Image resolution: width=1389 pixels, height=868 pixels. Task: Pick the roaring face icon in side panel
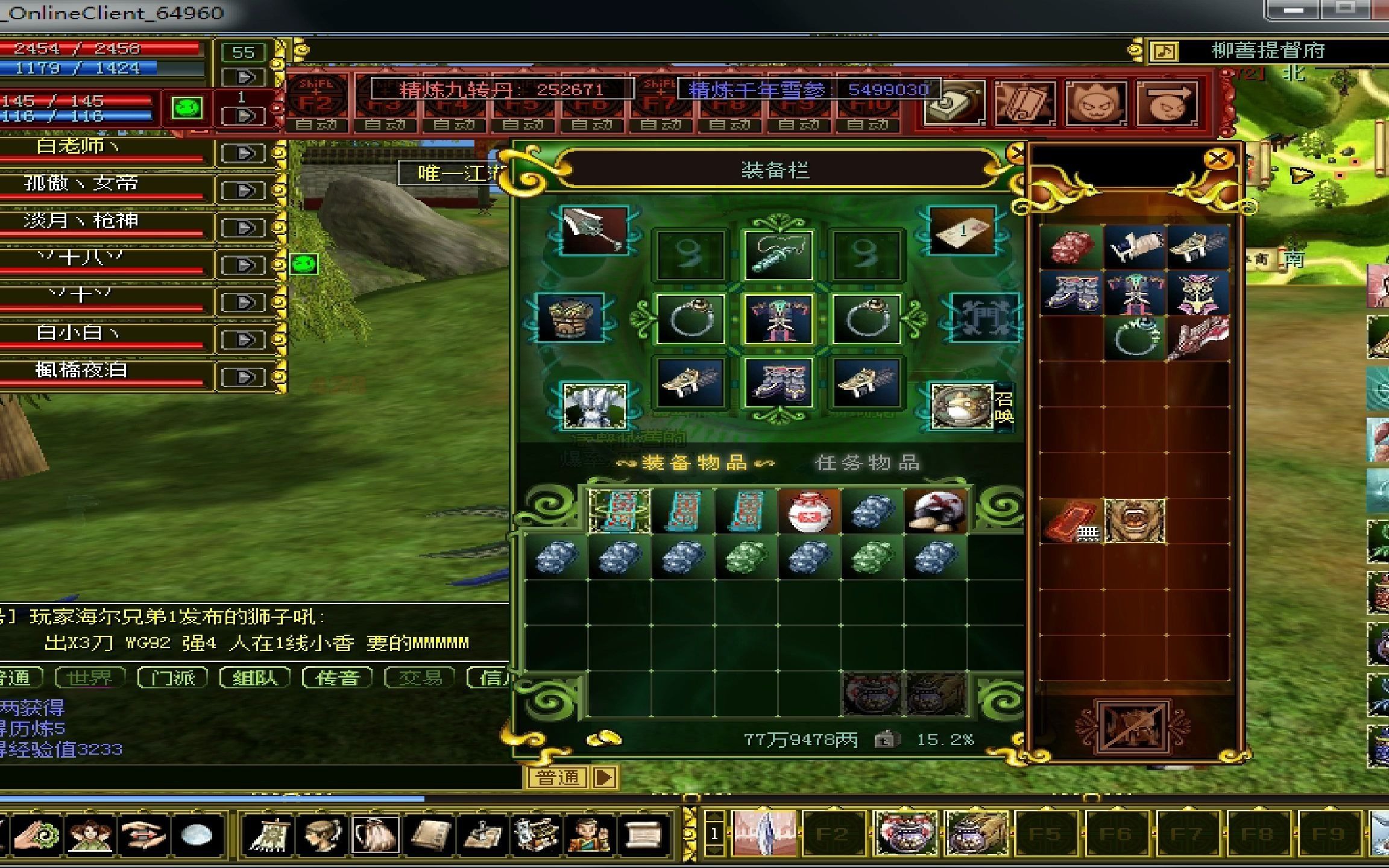(x=1134, y=521)
